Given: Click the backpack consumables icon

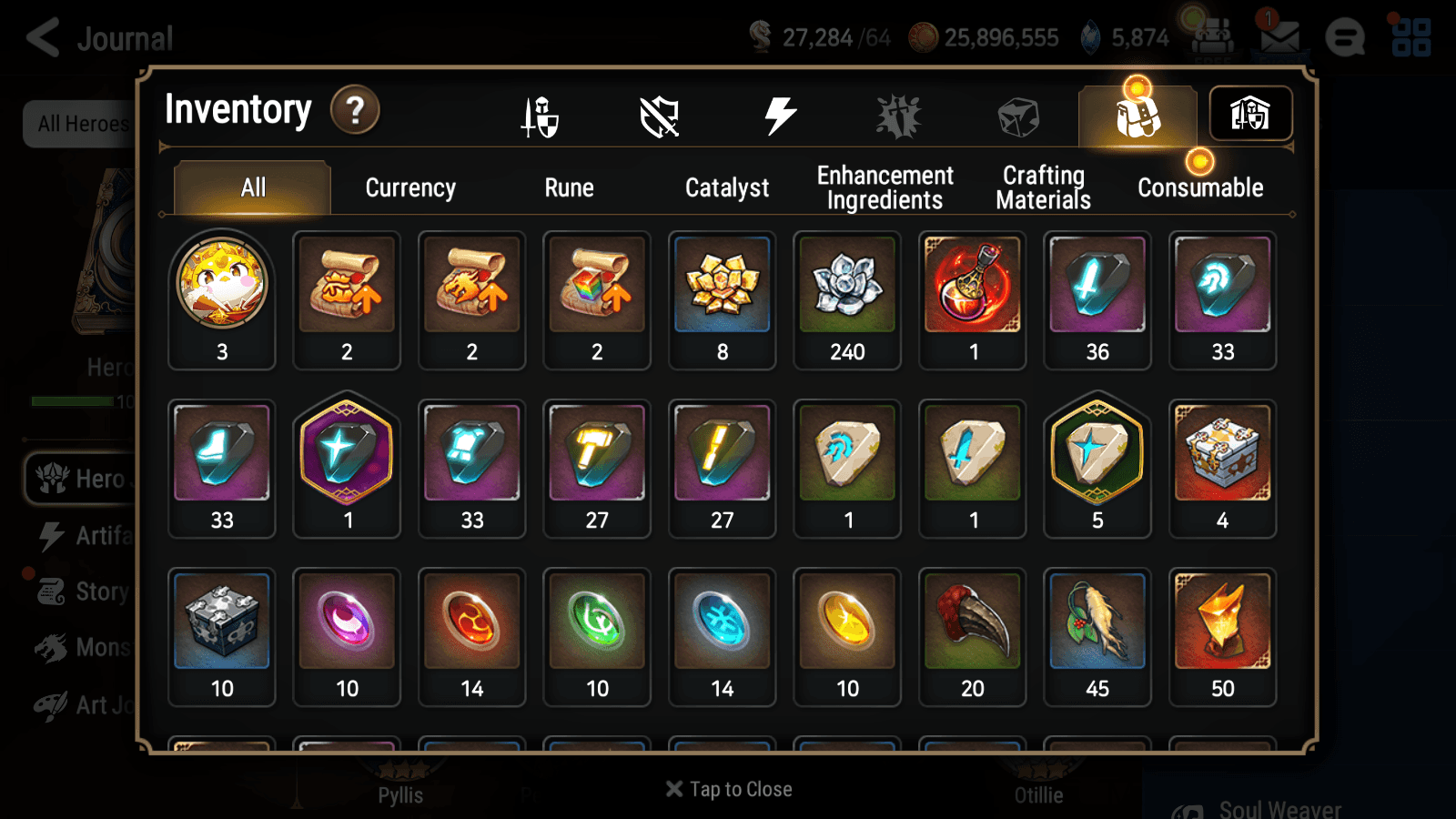Looking at the screenshot, I should pyautogui.click(x=1137, y=116).
